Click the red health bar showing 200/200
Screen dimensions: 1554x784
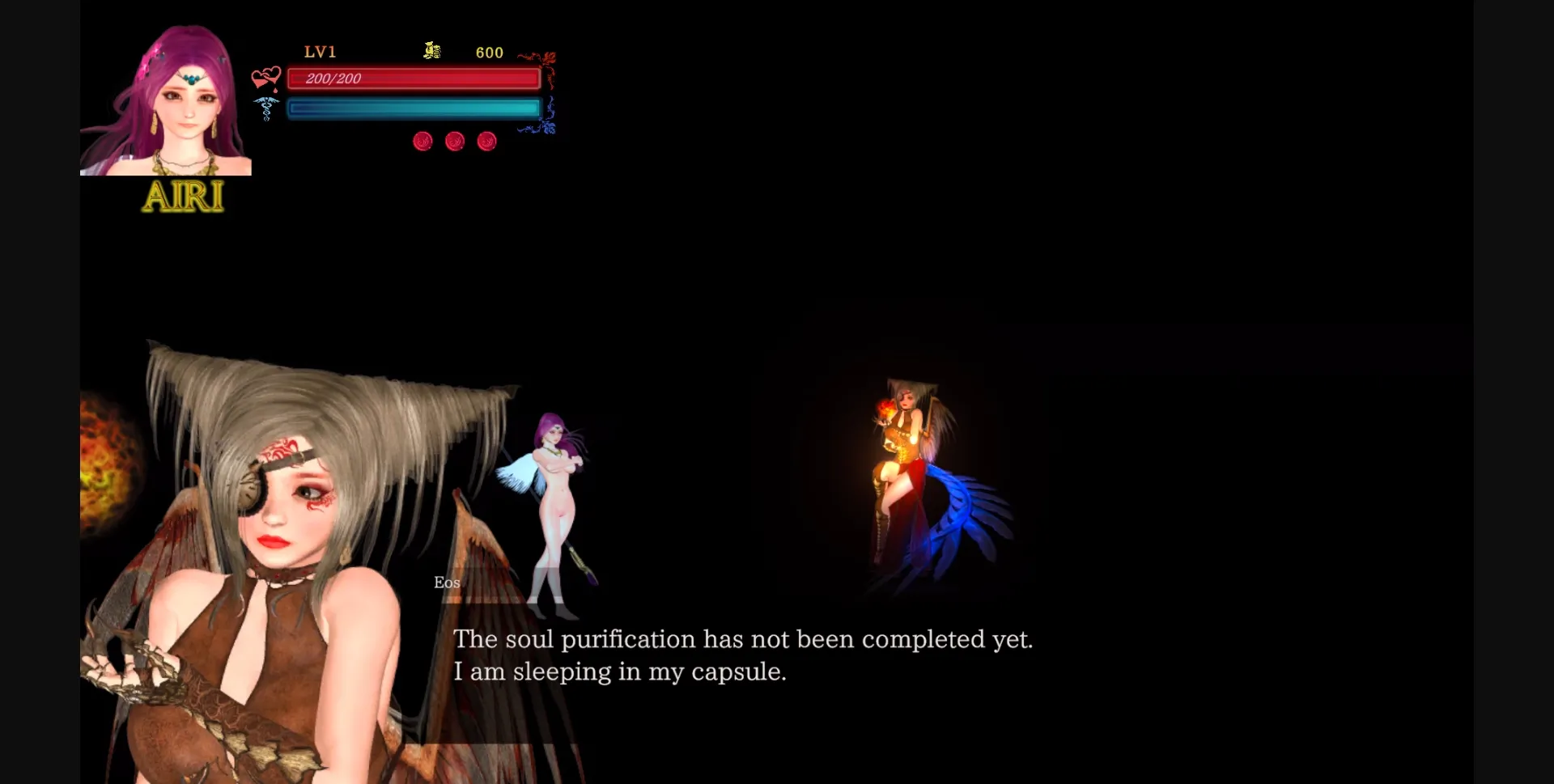(x=414, y=78)
